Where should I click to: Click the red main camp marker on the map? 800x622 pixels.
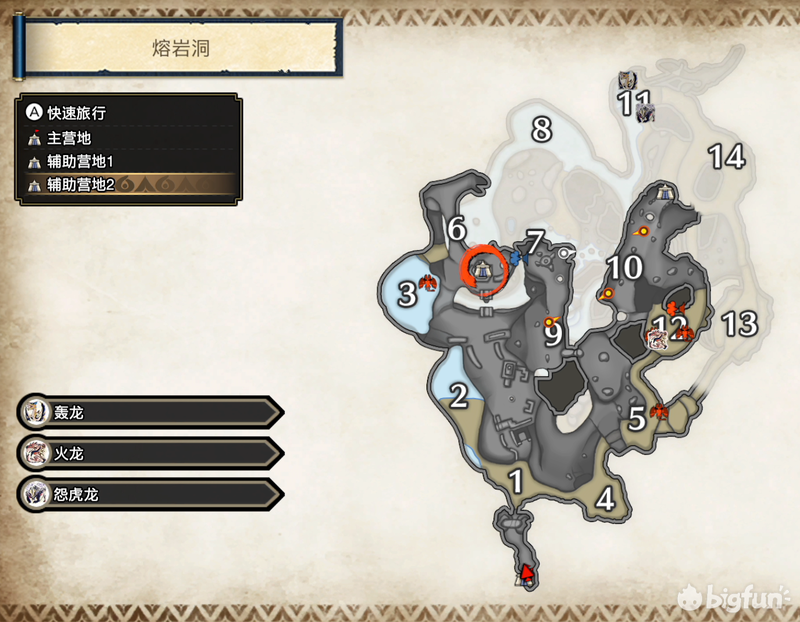(x=524, y=572)
